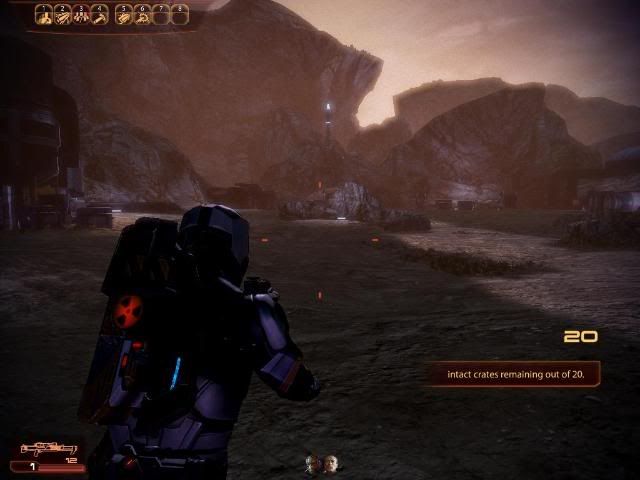Select the right squadmate portrait

tap(330, 462)
